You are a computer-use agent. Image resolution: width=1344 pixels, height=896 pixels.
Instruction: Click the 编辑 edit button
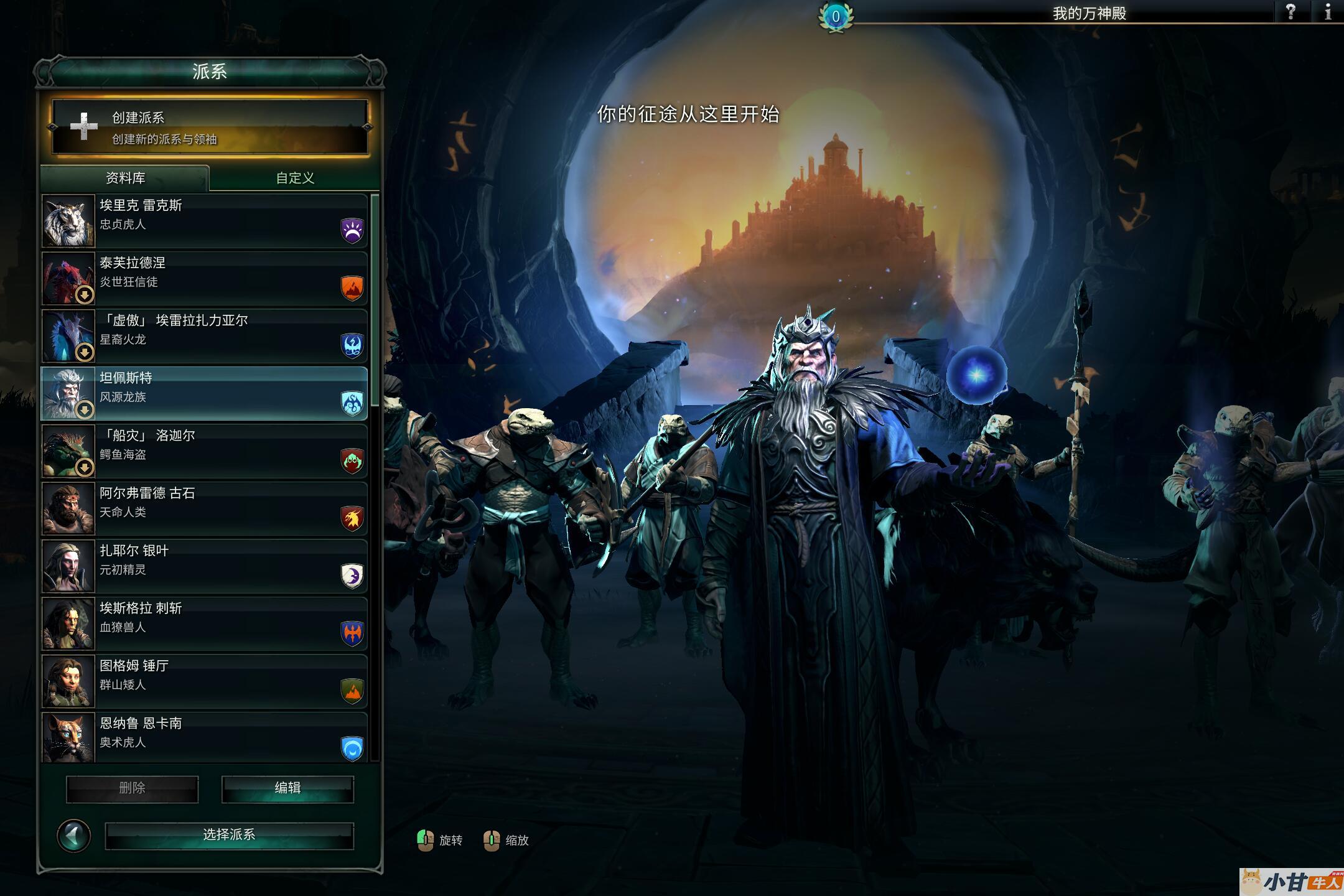click(287, 788)
